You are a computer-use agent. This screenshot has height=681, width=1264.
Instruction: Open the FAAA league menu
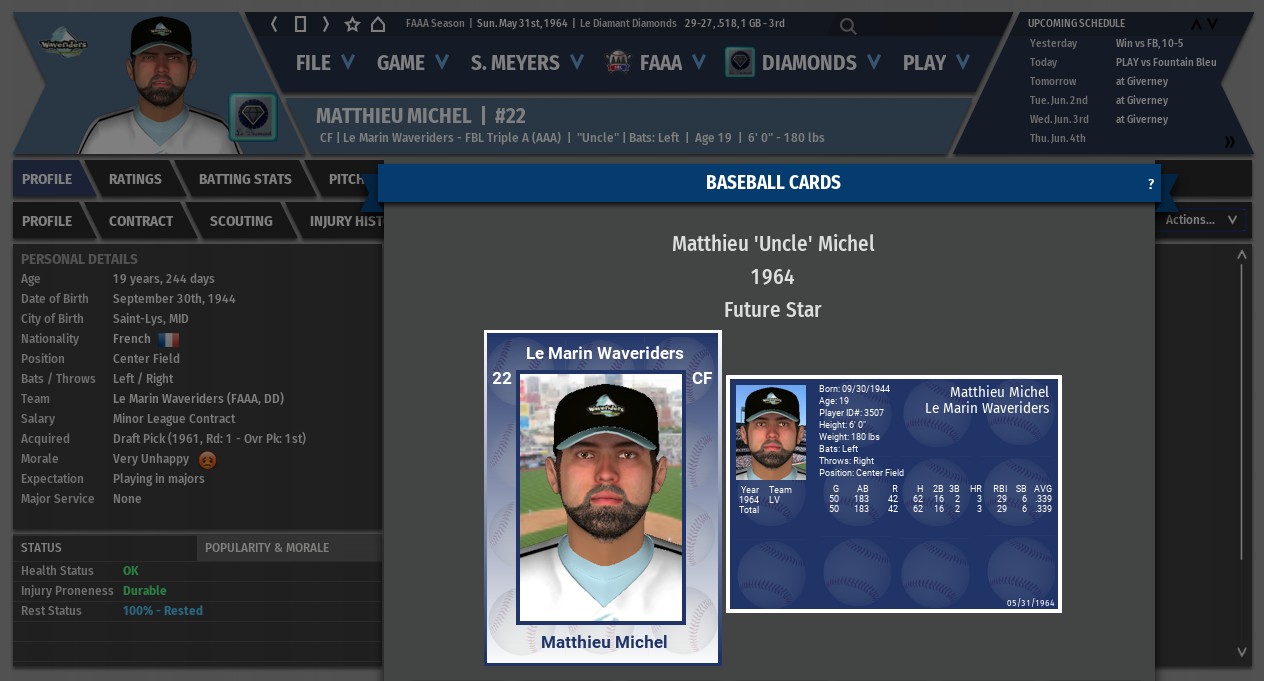657,63
